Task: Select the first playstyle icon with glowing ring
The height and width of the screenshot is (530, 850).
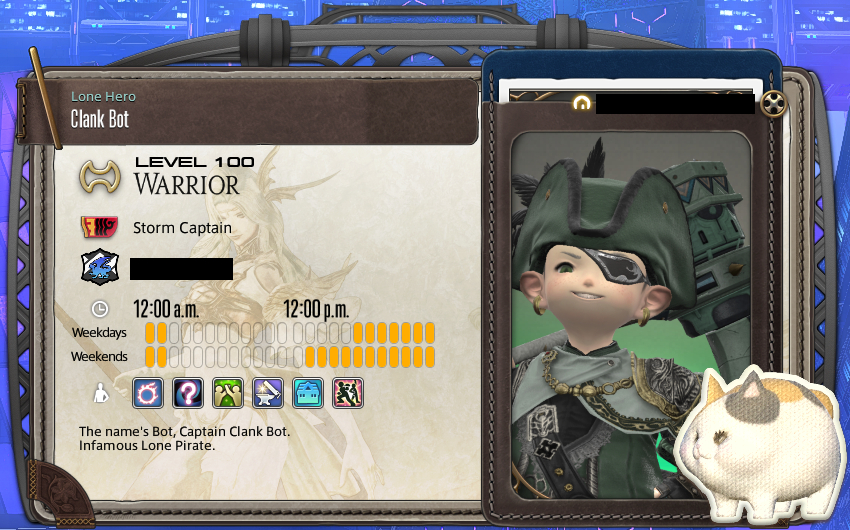Action: point(148,392)
